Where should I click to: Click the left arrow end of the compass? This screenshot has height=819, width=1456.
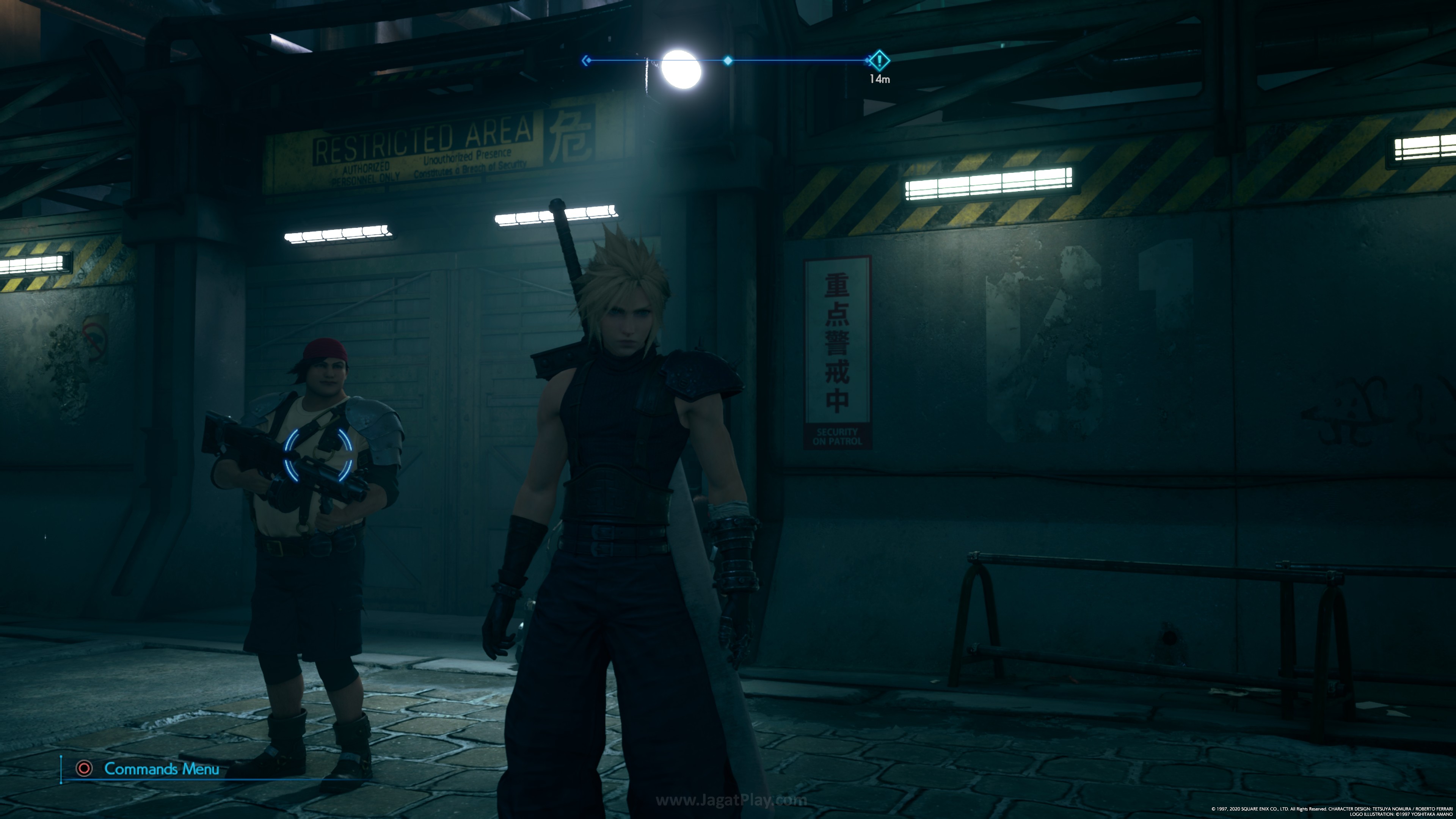(x=586, y=60)
